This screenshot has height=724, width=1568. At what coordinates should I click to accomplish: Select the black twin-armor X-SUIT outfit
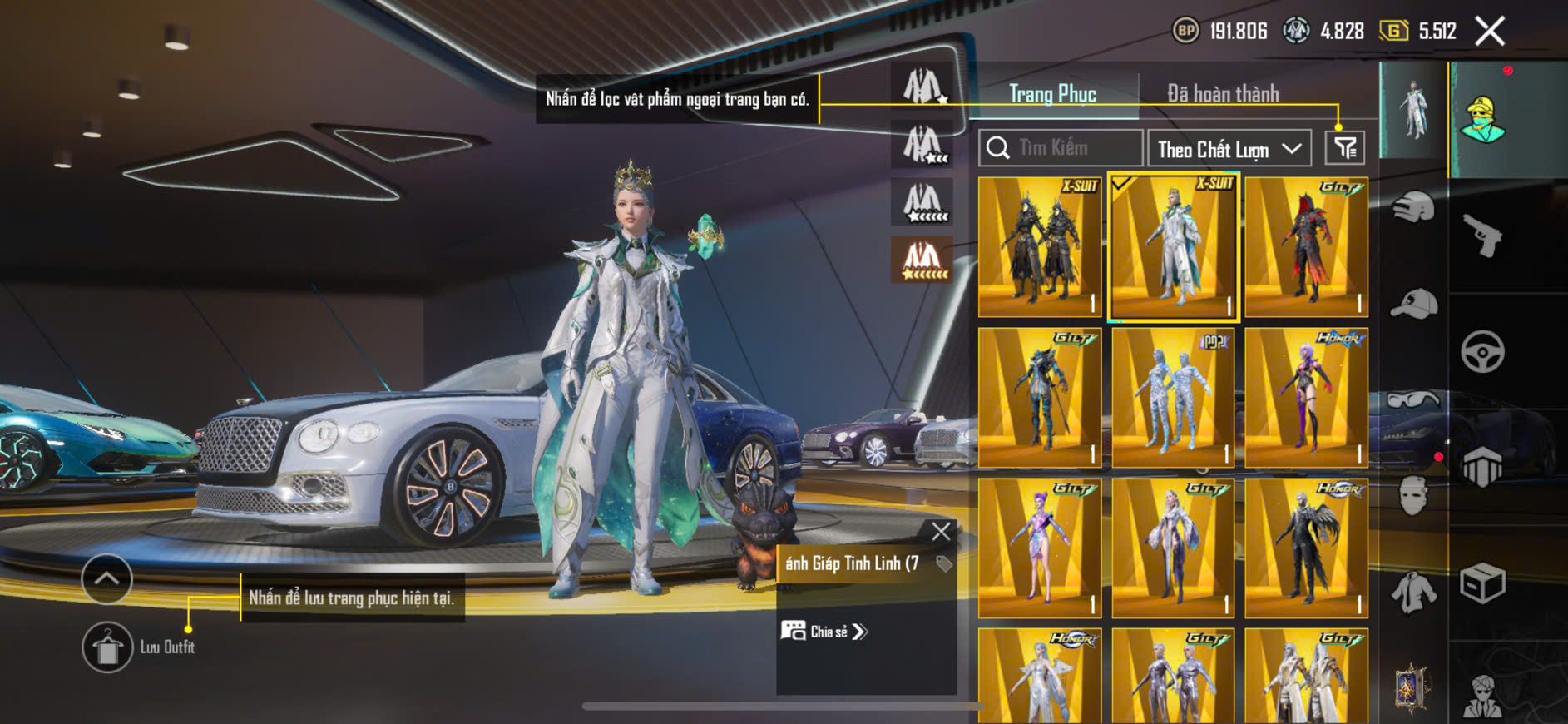coord(1040,247)
